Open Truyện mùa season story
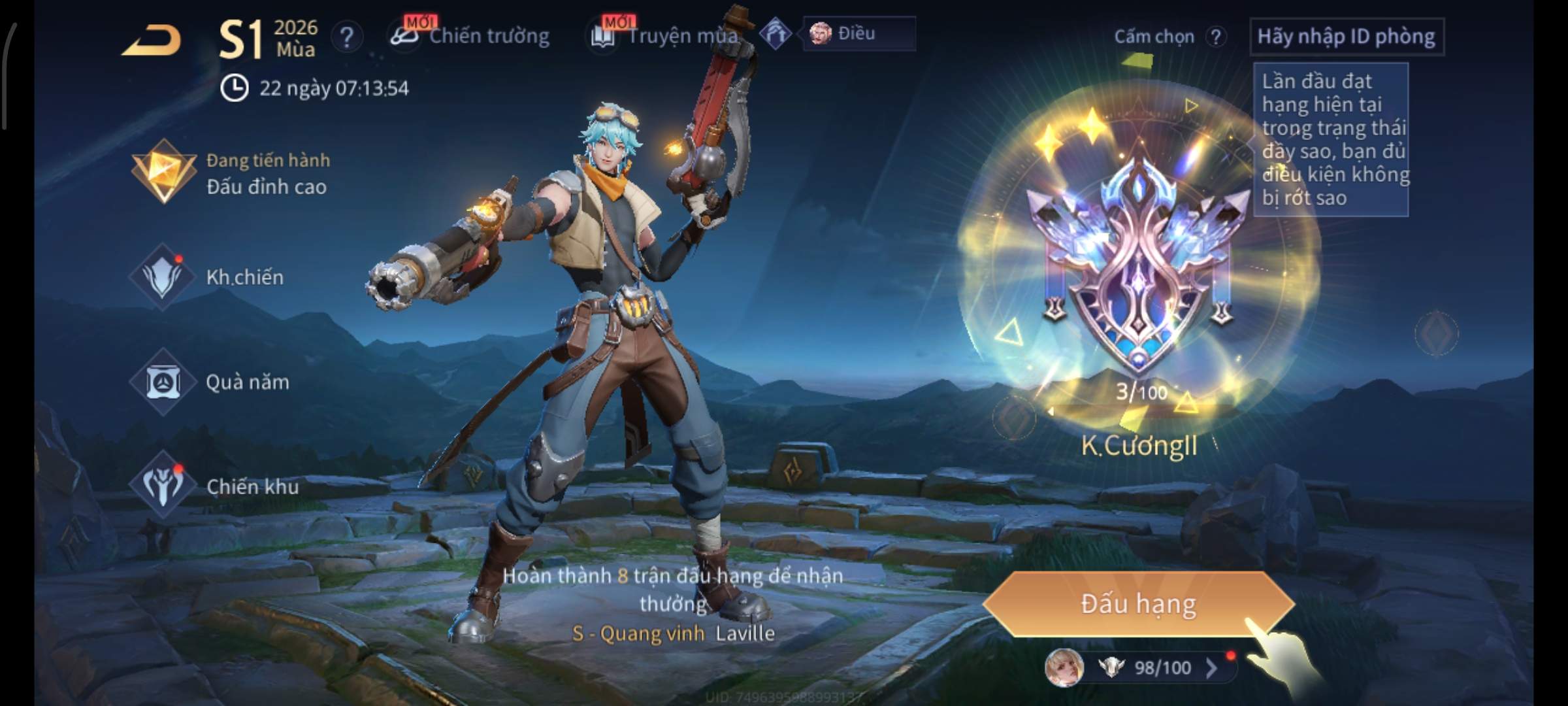Viewport: 1568px width, 706px height. pyautogui.click(x=666, y=36)
